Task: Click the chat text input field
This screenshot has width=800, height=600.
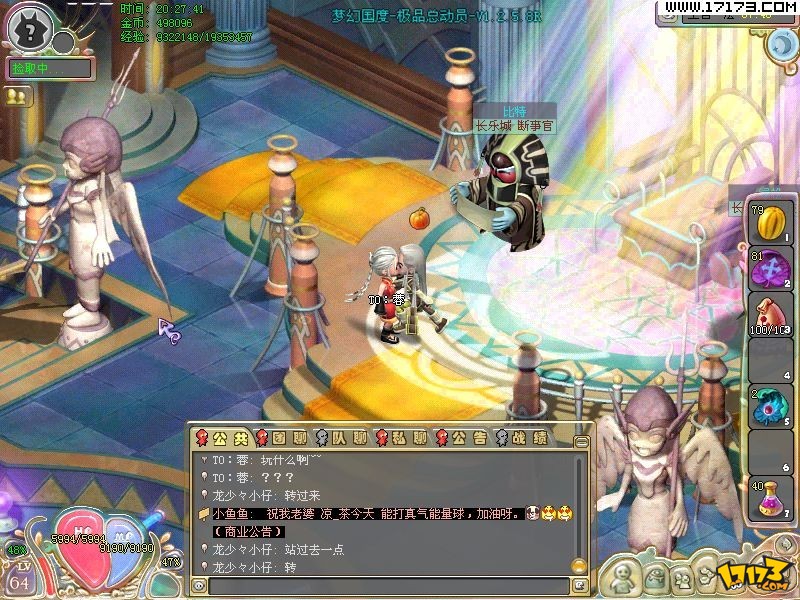Action: pyautogui.click(x=388, y=587)
